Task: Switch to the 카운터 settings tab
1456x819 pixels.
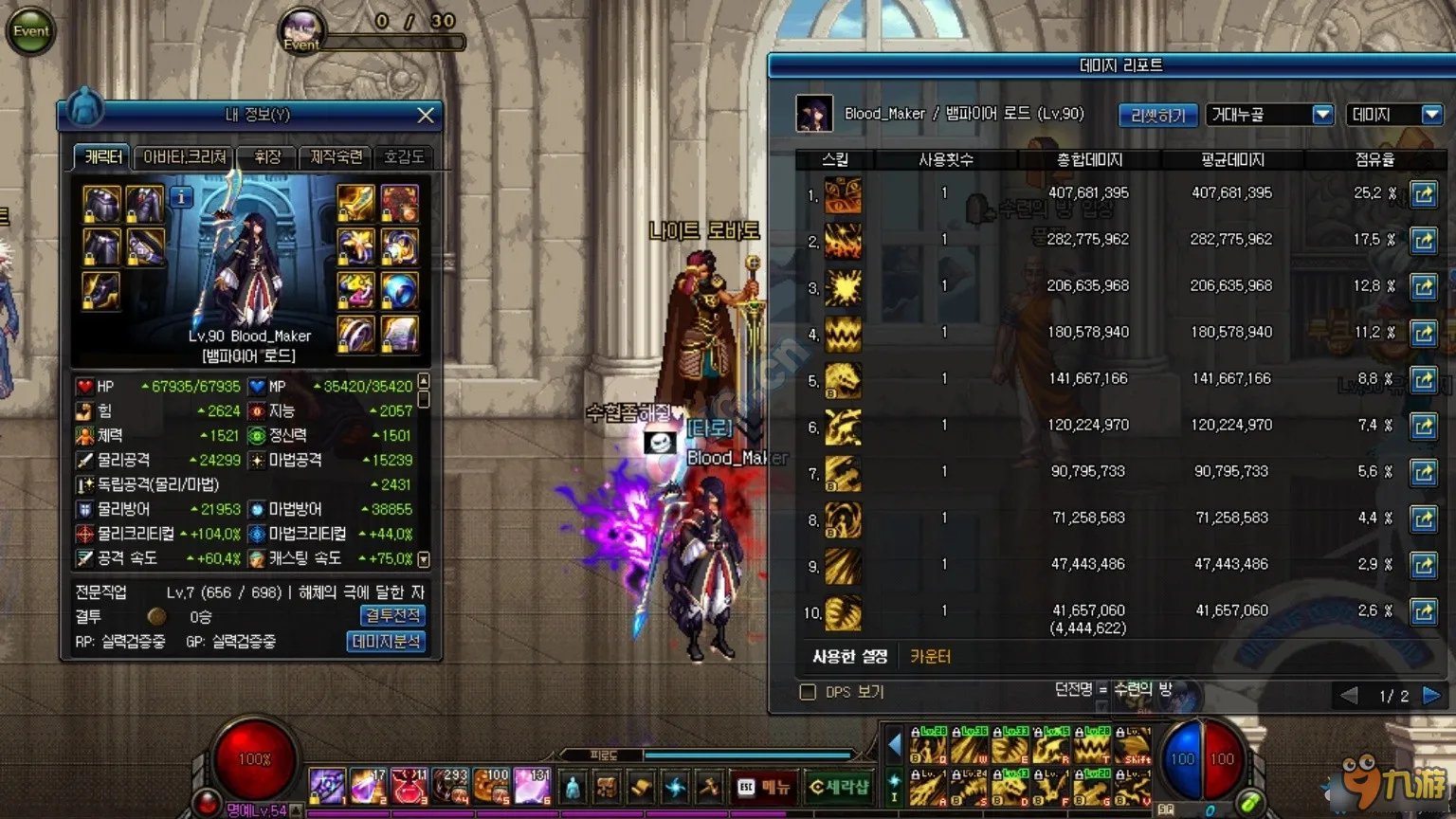Action: click(930, 656)
